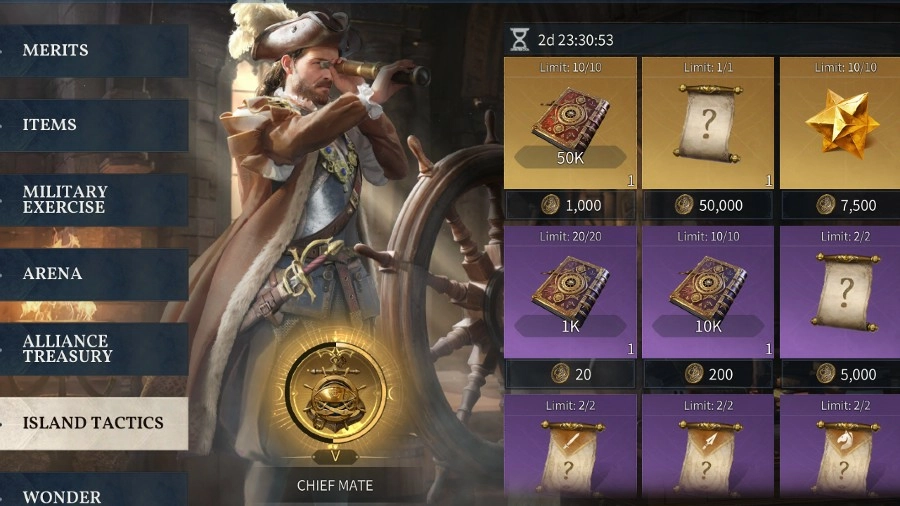Image resolution: width=900 pixels, height=506 pixels.
Task: Choose the 10K tome shop item
Action: [708, 292]
